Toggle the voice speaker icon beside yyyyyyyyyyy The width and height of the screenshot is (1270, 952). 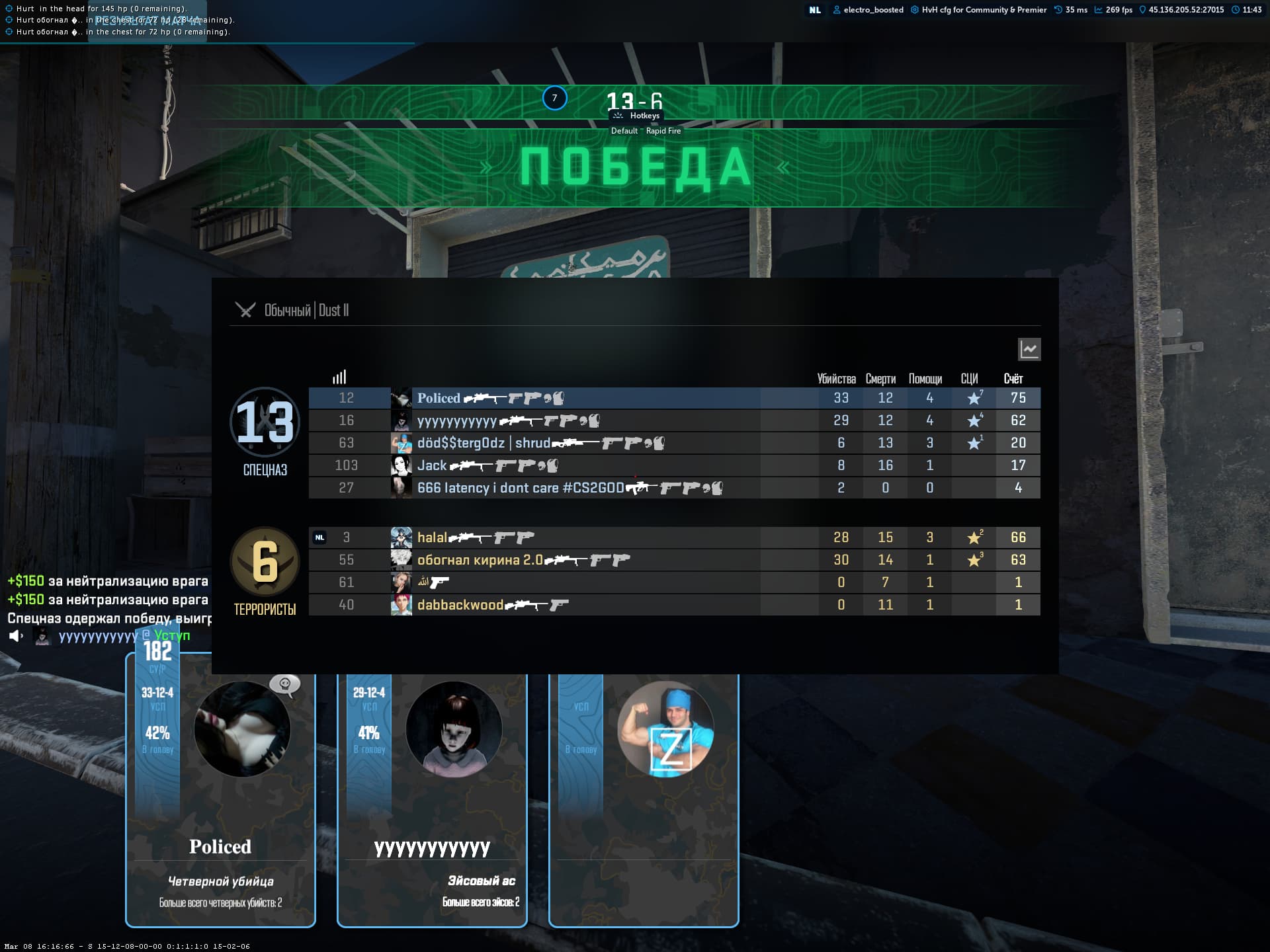16,636
